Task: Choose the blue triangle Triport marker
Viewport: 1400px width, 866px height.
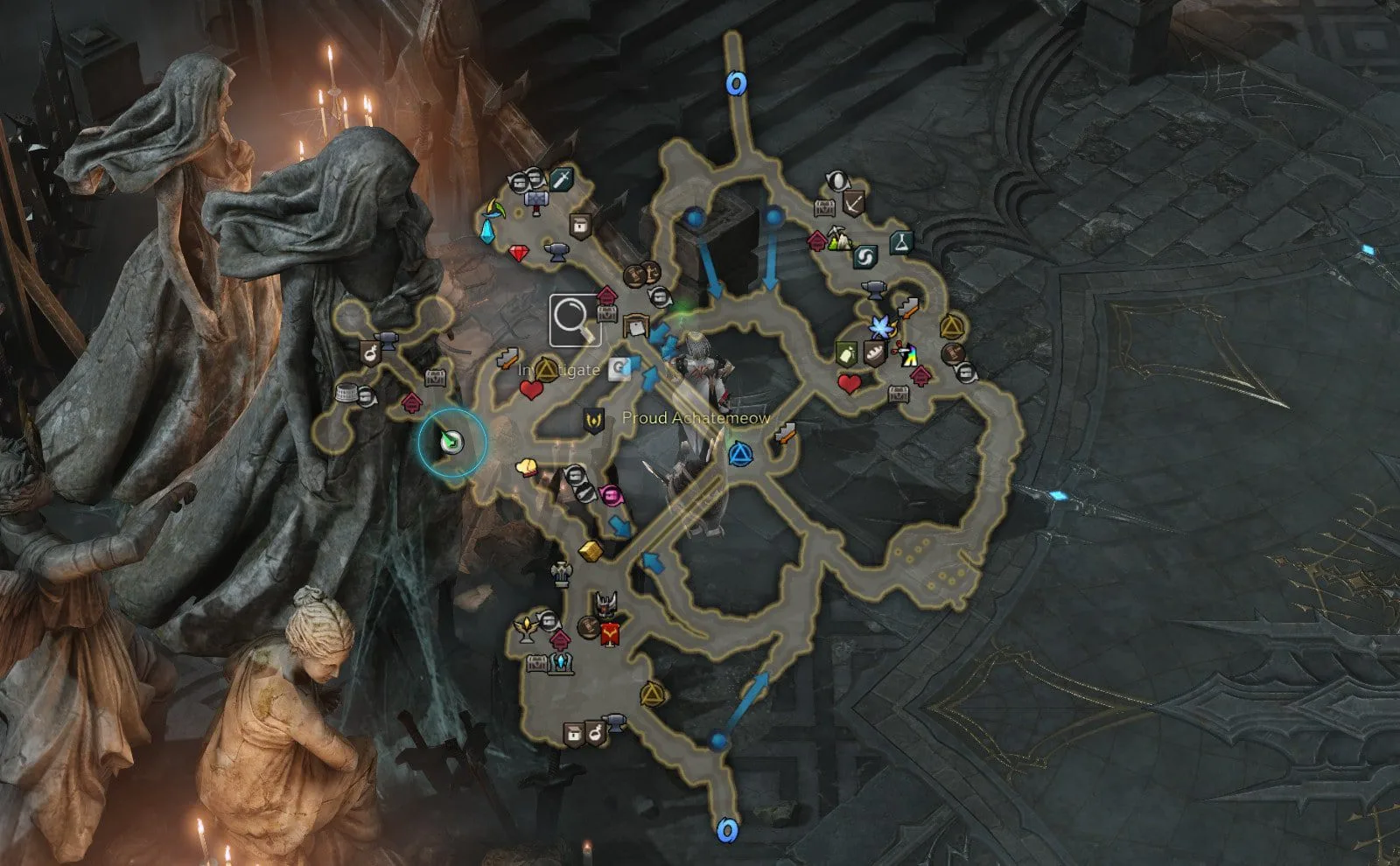Action: pyautogui.click(x=740, y=454)
